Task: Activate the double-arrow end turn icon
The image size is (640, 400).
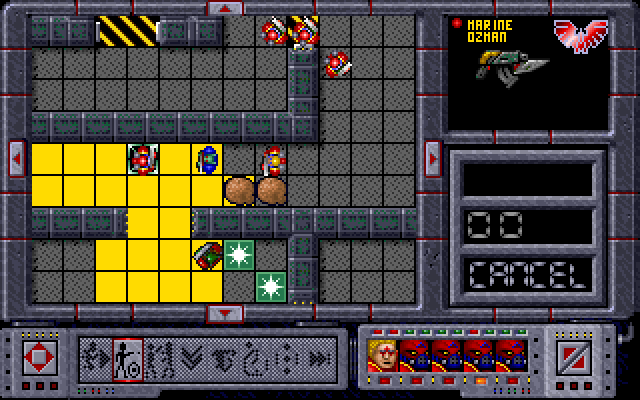Action: click(x=319, y=356)
